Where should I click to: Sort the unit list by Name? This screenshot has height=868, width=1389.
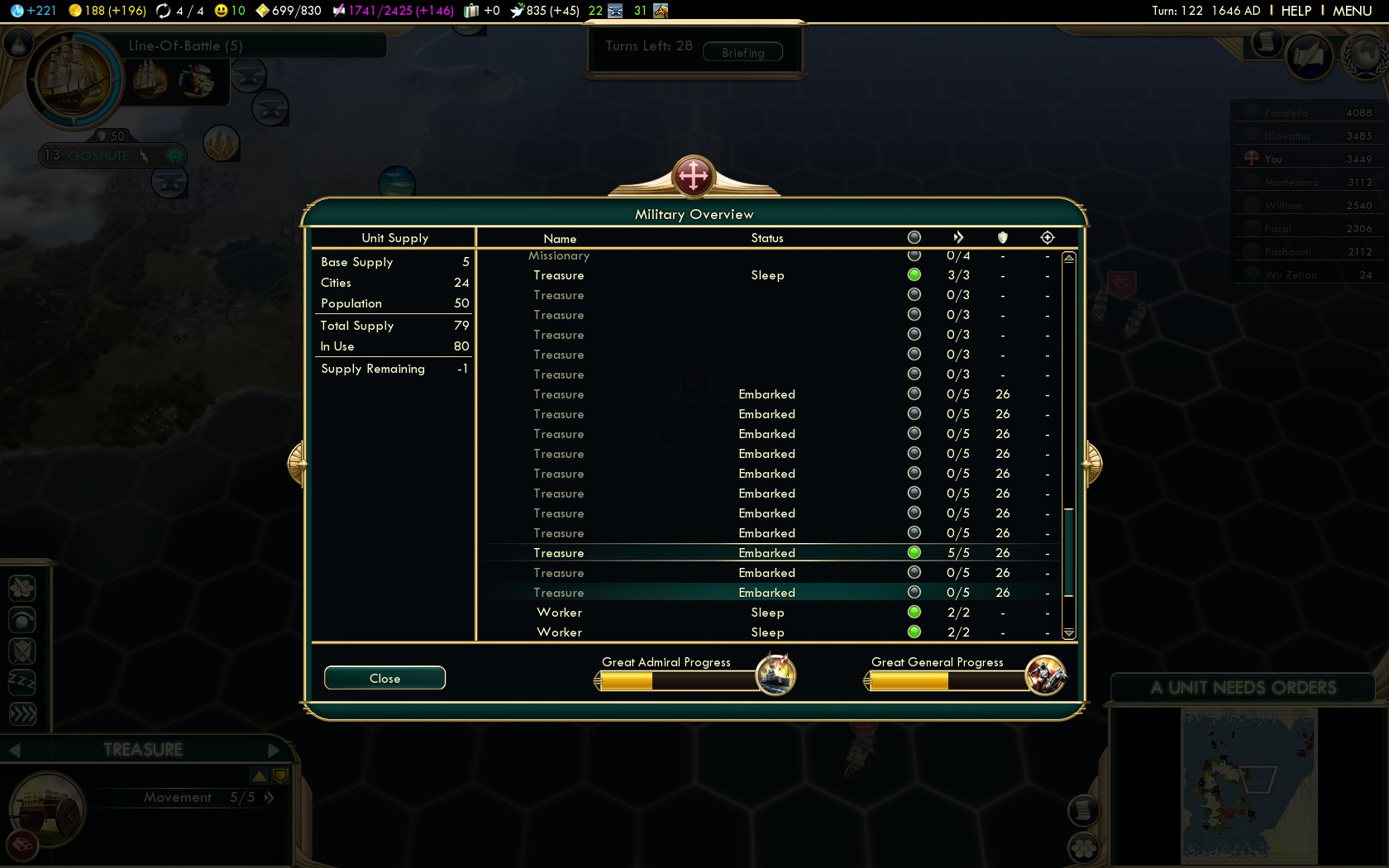pyautogui.click(x=560, y=238)
